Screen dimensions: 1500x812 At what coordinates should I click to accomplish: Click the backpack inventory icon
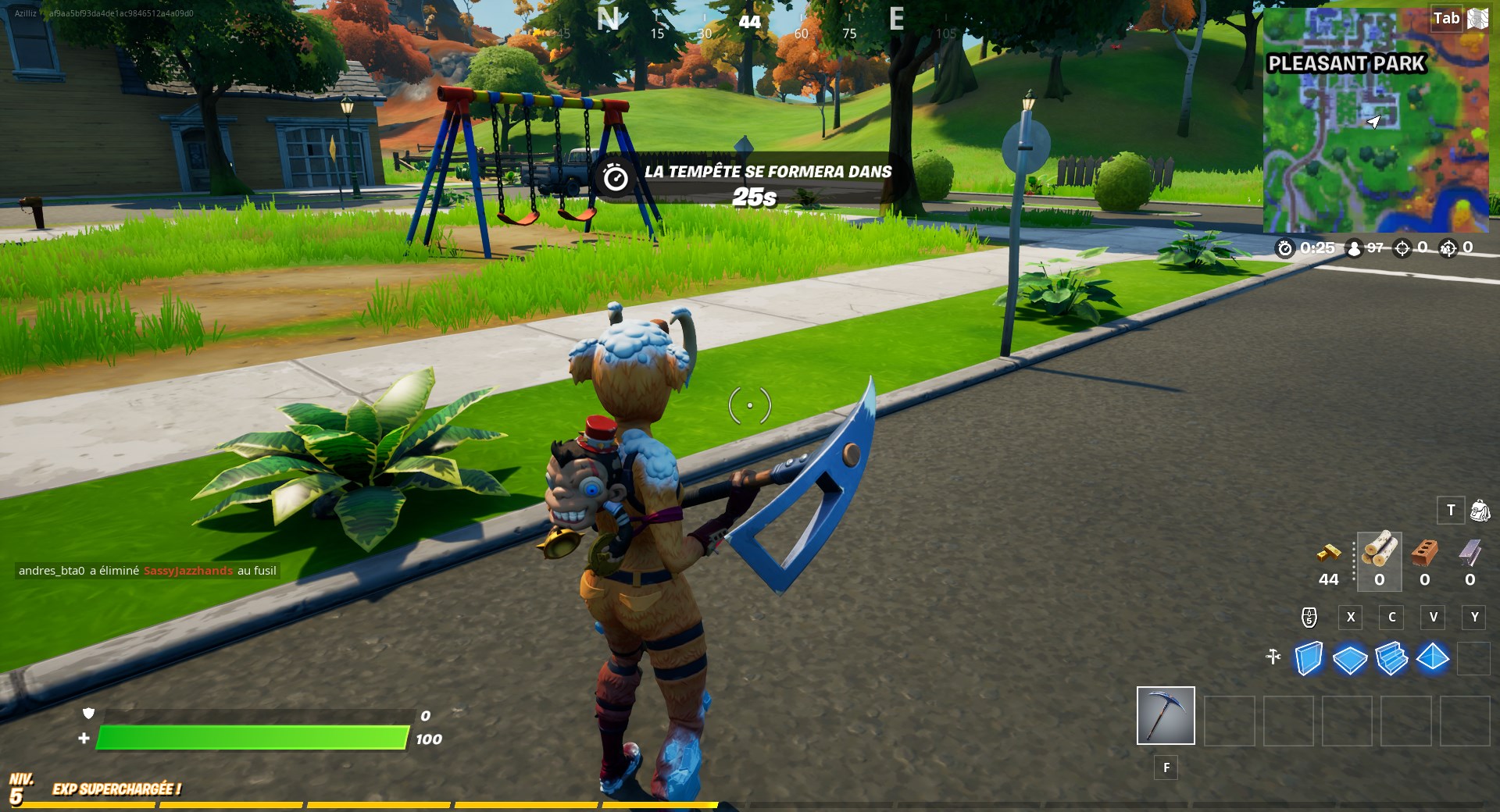(x=1479, y=510)
